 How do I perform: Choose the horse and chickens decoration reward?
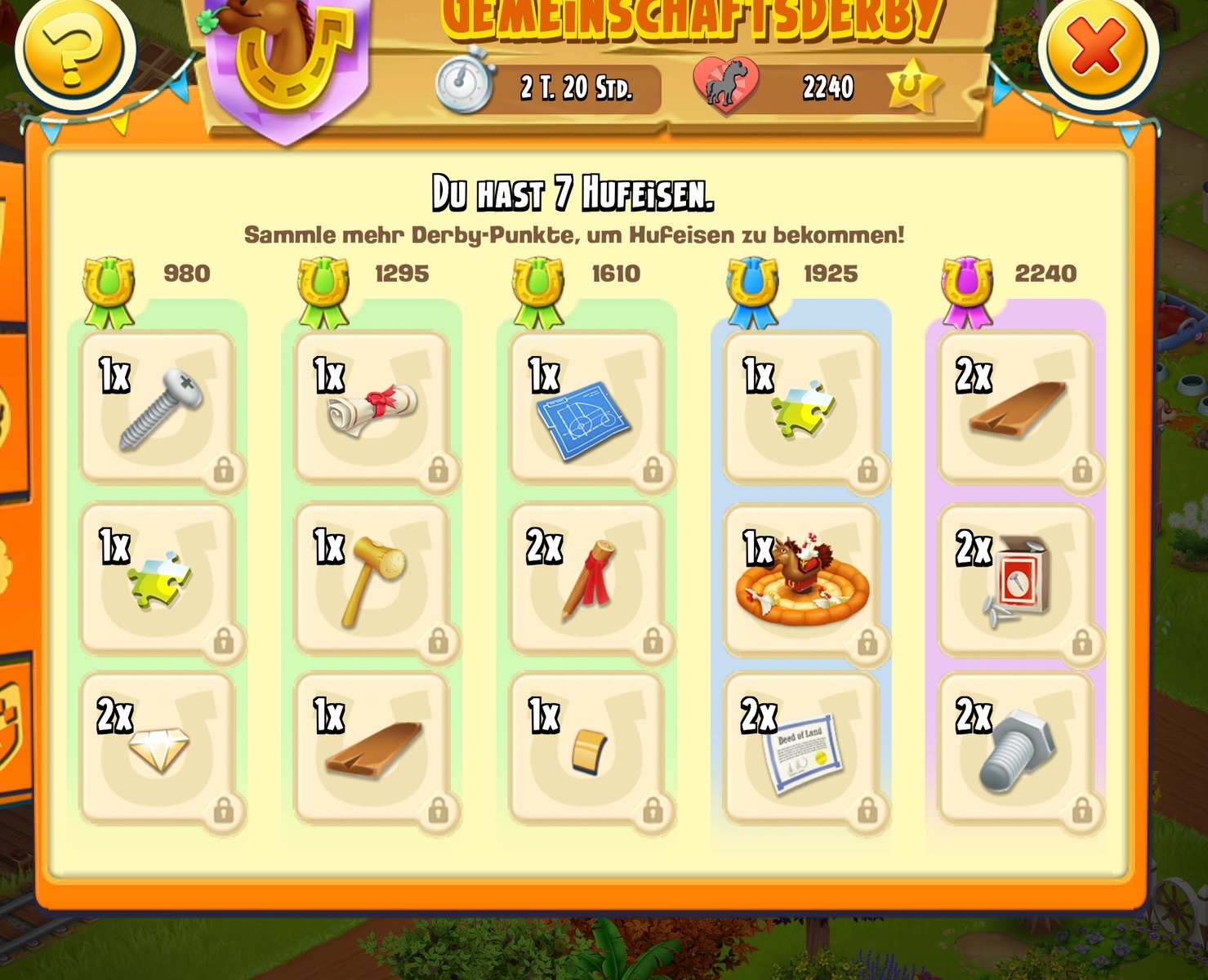tap(802, 578)
